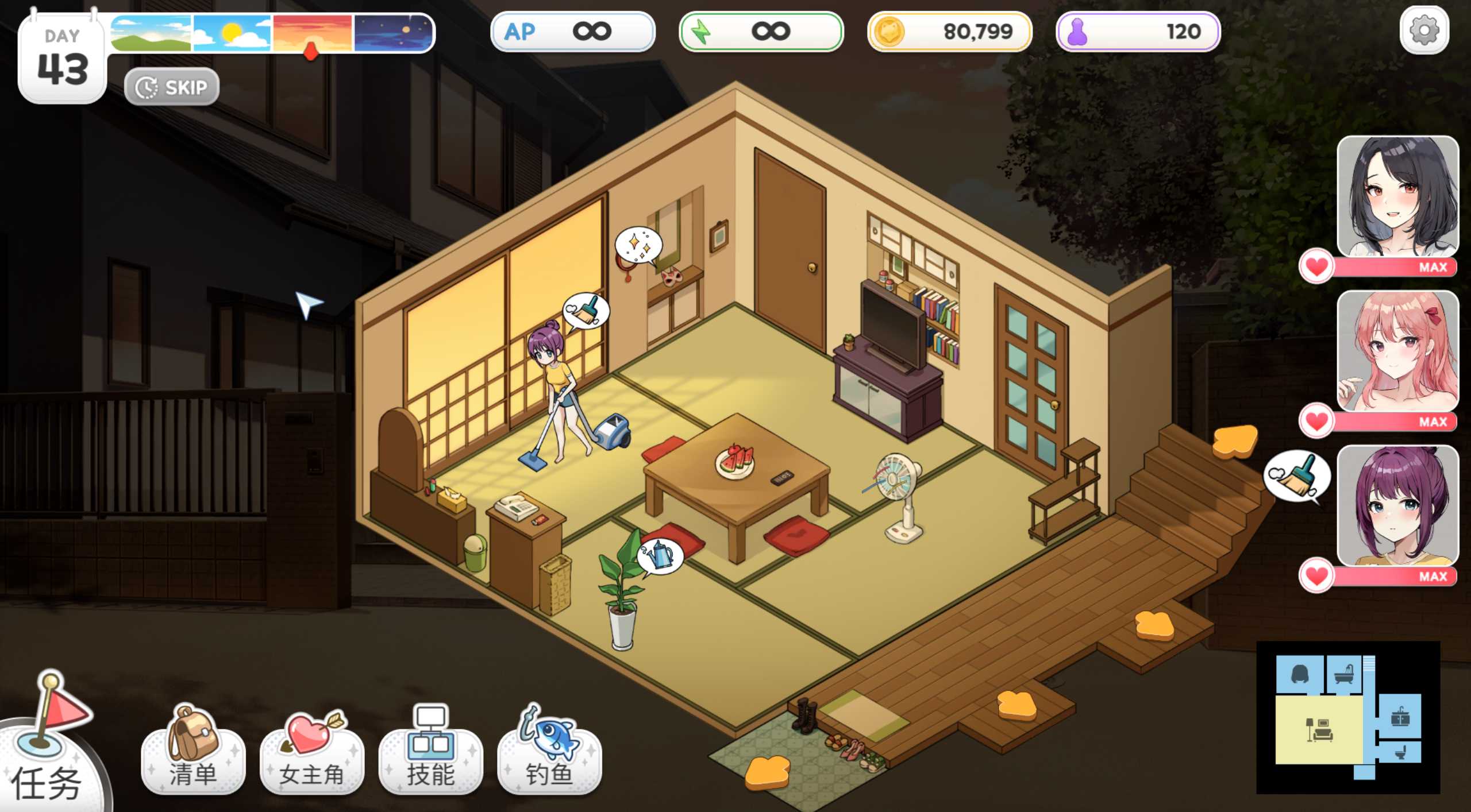Go to the hair-icon room on minimap

click(x=1300, y=674)
